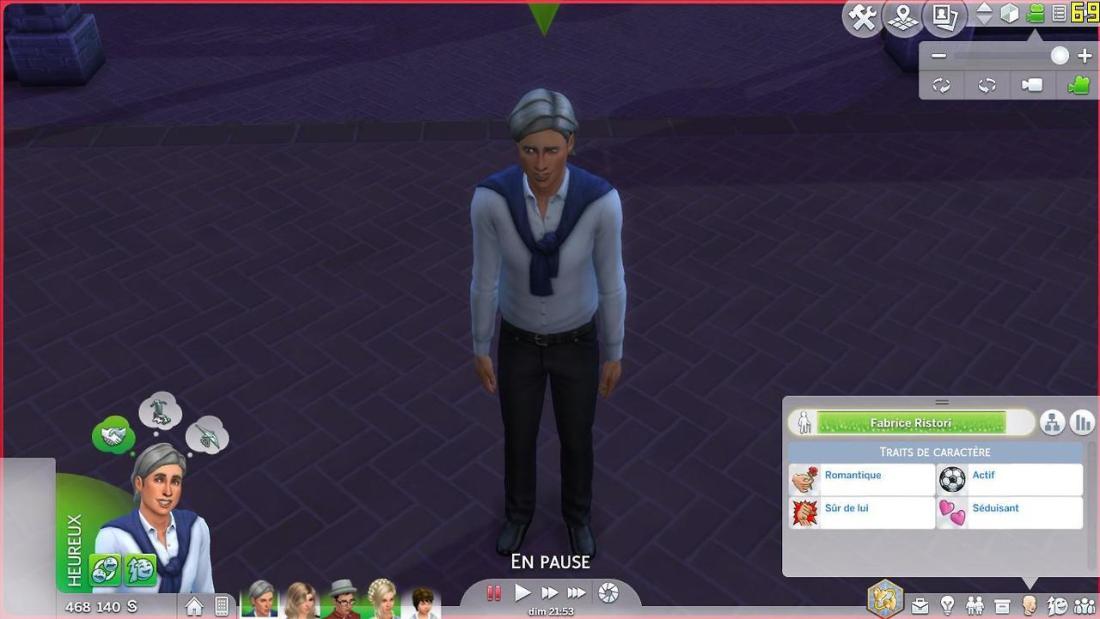The width and height of the screenshot is (1100, 619).
Task: Go to the home lot via house icon
Action: [x=194, y=606]
